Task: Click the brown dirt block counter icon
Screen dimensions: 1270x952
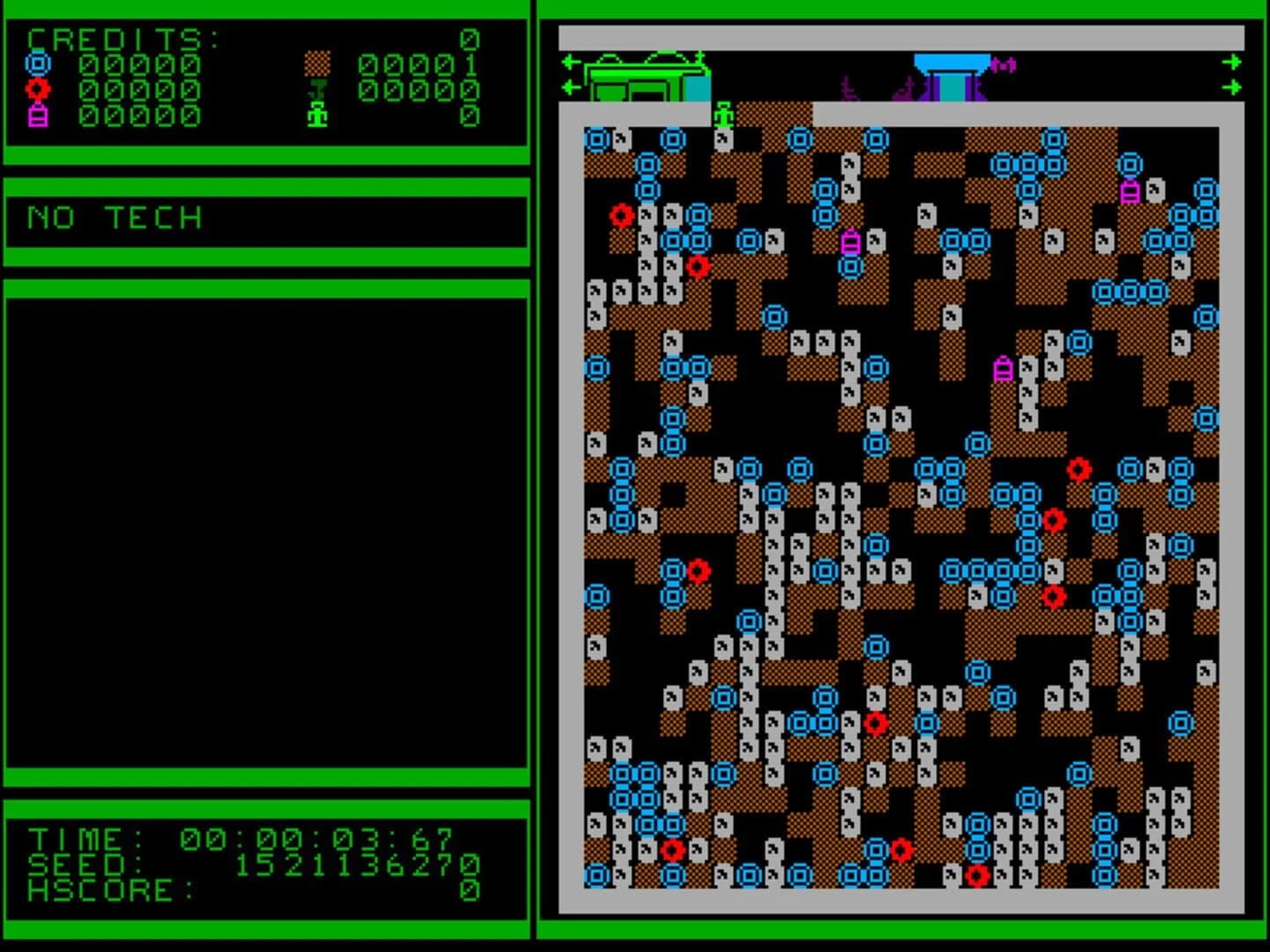Action: pos(315,62)
